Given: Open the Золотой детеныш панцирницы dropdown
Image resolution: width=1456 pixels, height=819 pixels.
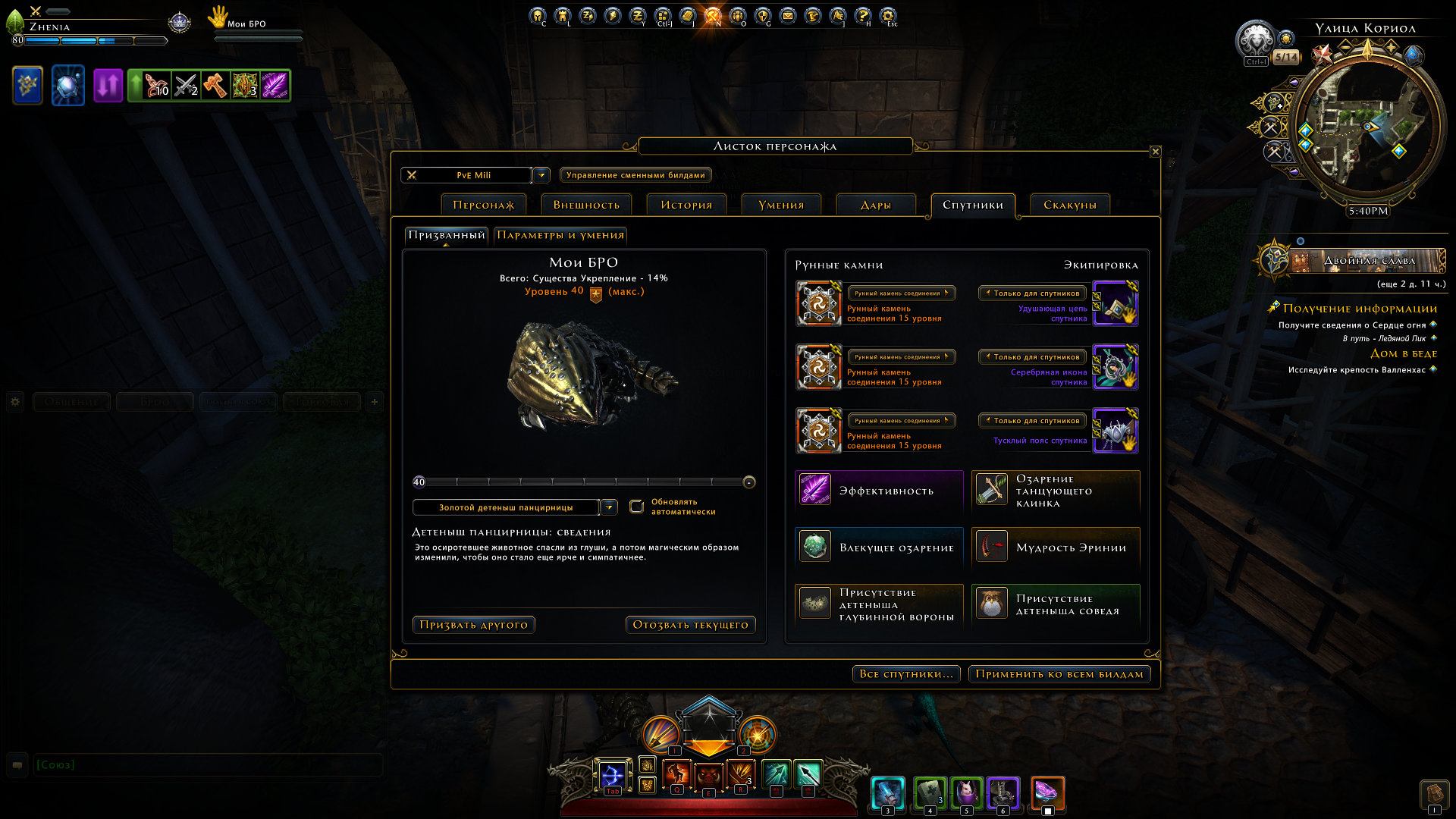Looking at the screenshot, I should (x=609, y=507).
